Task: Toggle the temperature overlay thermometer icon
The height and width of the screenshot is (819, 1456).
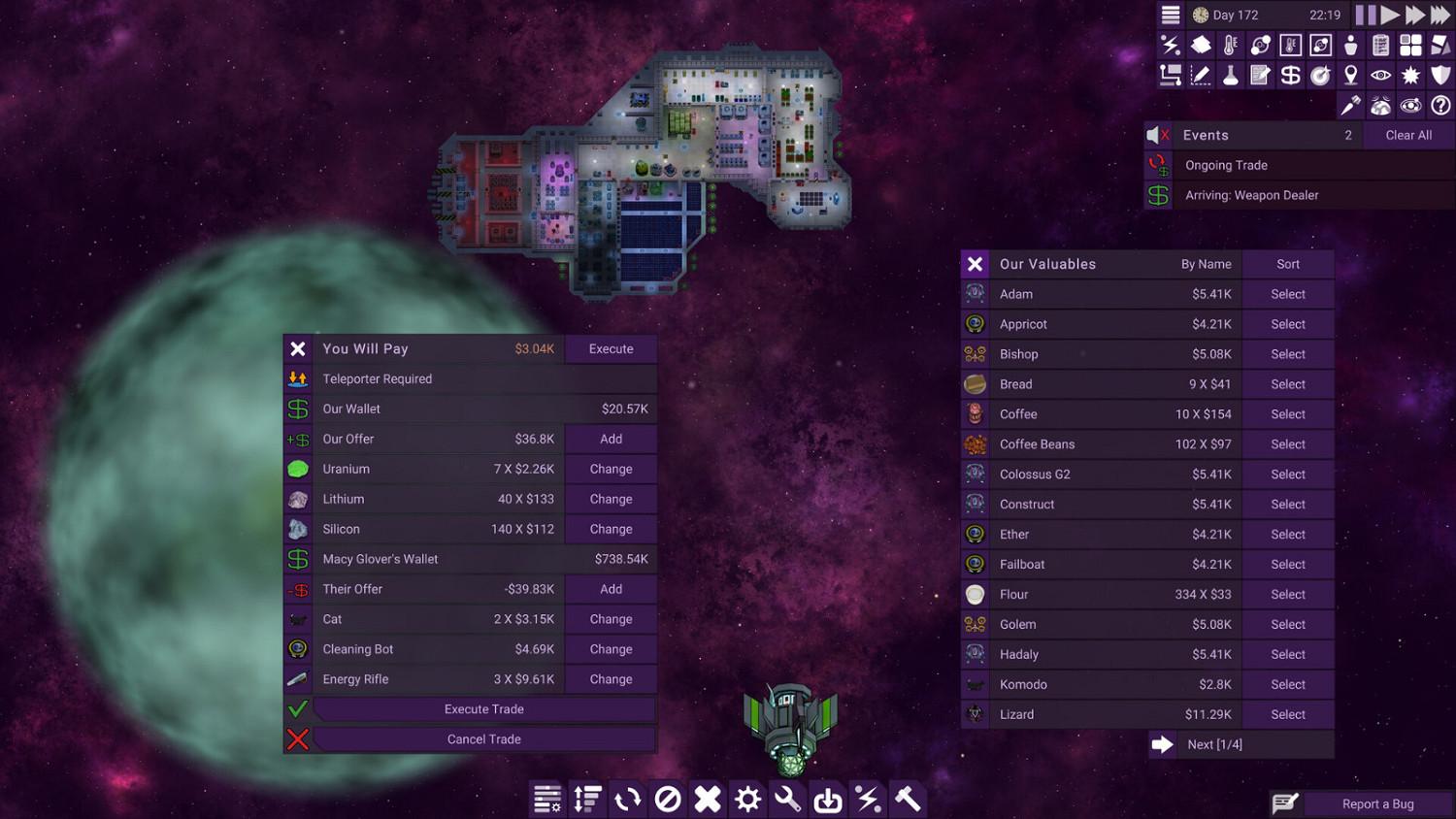Action: click(x=1230, y=45)
